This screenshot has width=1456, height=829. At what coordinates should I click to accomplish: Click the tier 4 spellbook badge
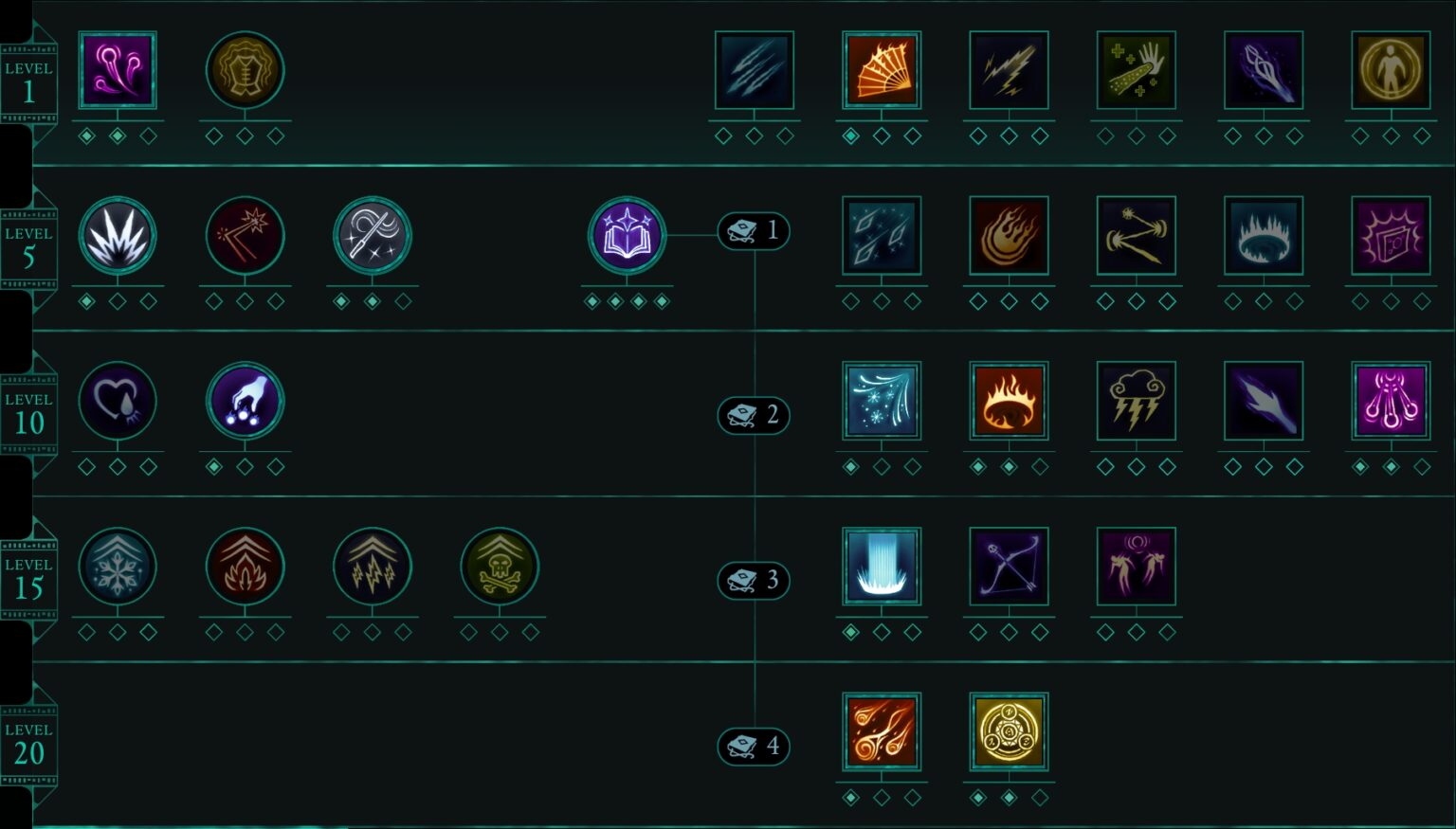coord(754,746)
